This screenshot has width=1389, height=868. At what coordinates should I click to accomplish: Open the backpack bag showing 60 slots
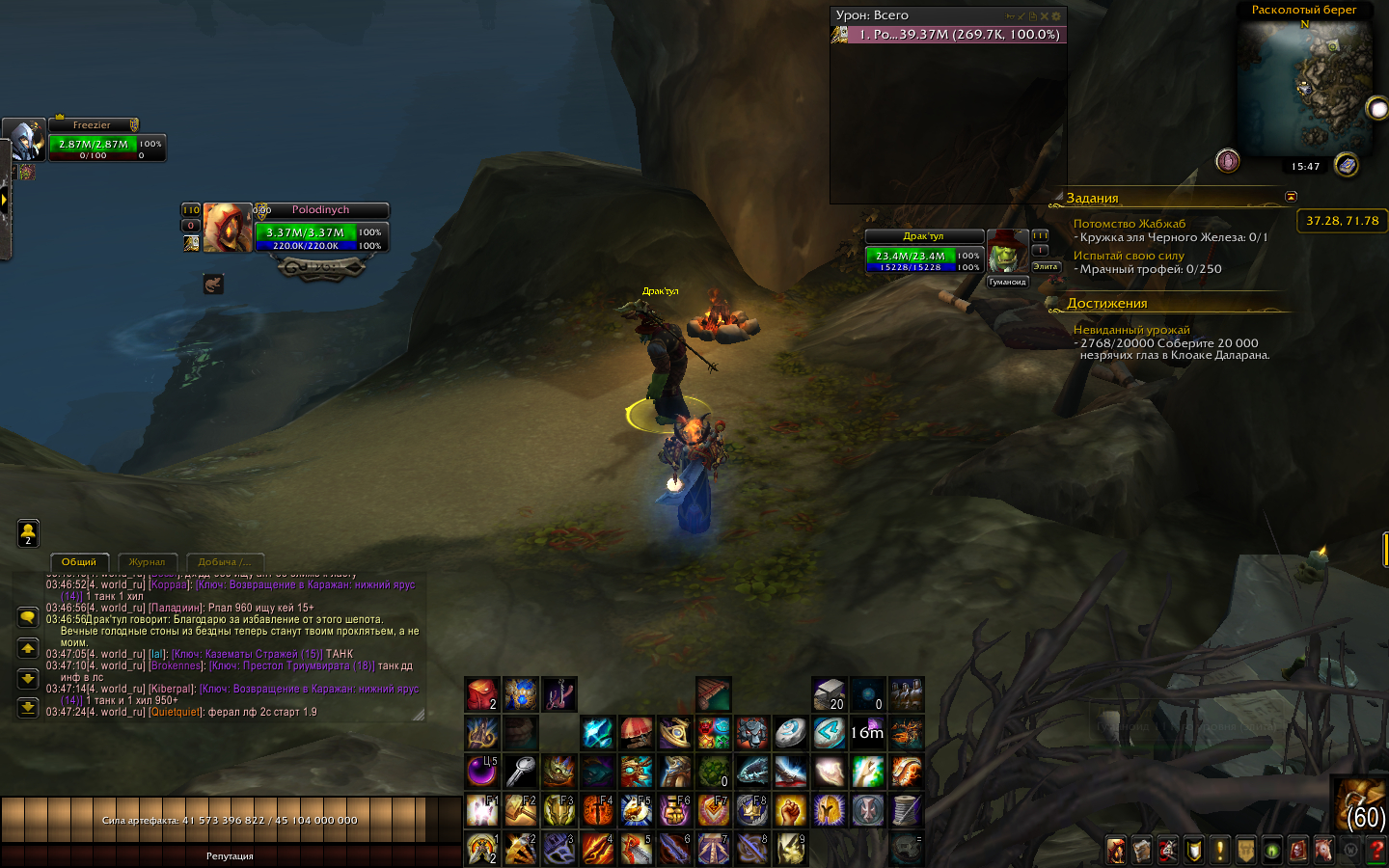coord(1361,804)
